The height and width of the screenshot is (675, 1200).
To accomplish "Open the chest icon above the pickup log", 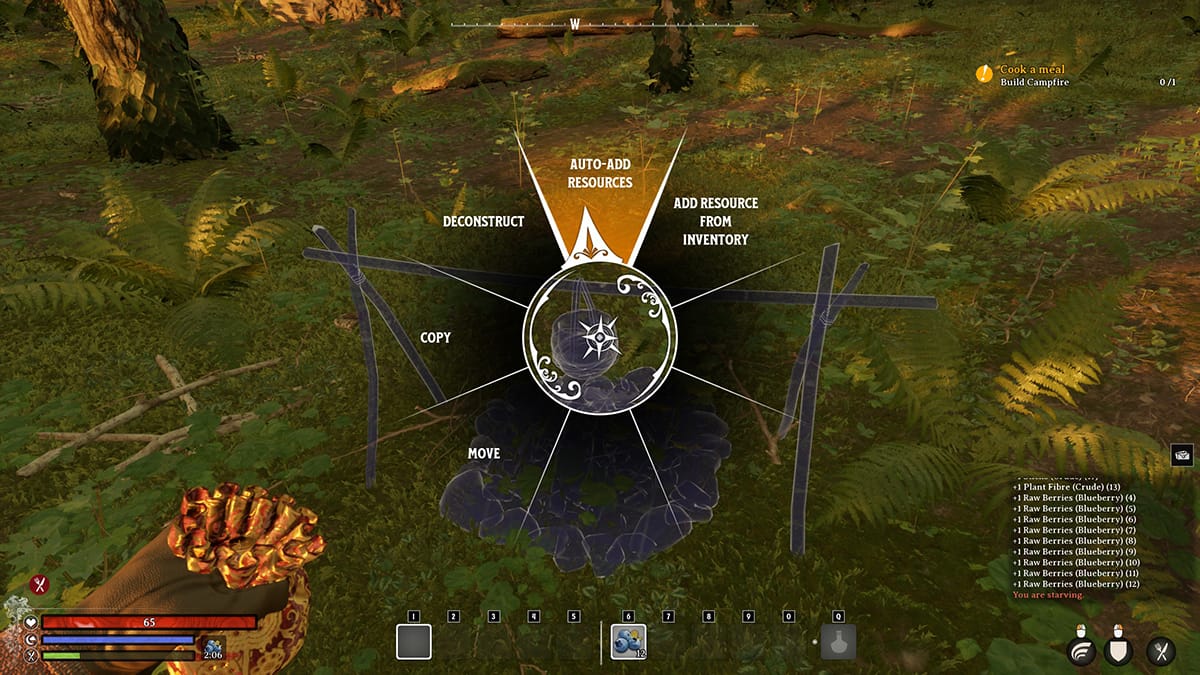I will coord(1182,455).
